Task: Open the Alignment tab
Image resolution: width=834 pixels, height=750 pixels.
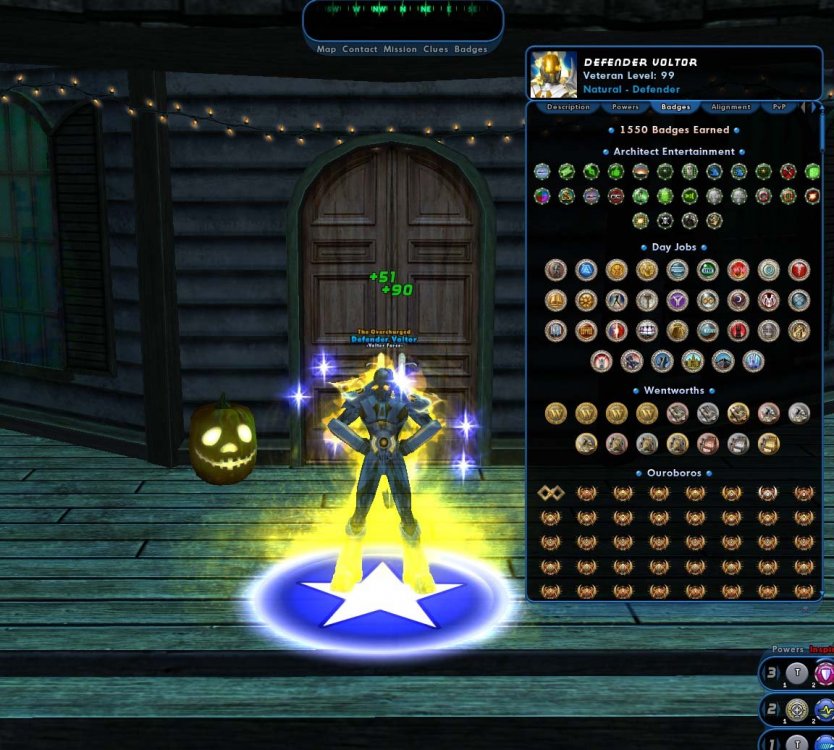Action: coord(731,106)
